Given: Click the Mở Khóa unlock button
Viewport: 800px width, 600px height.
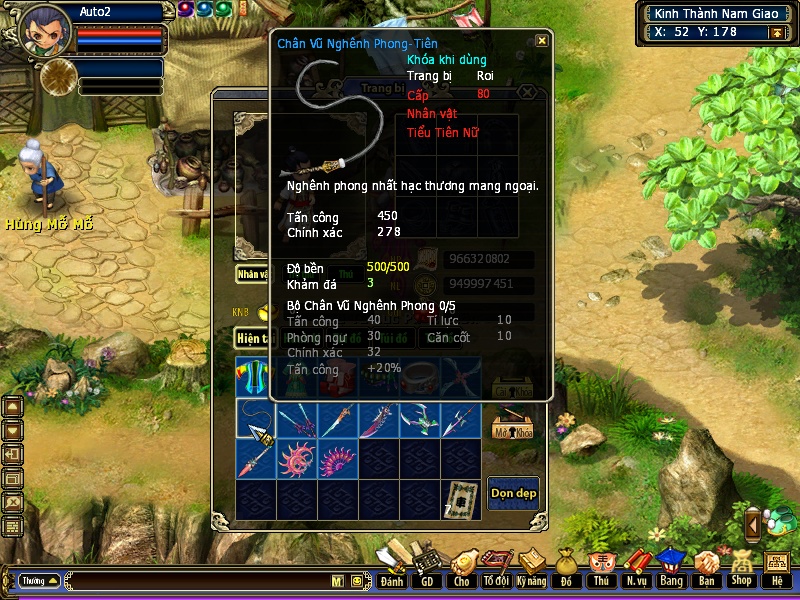Looking at the screenshot, I should [513, 428].
